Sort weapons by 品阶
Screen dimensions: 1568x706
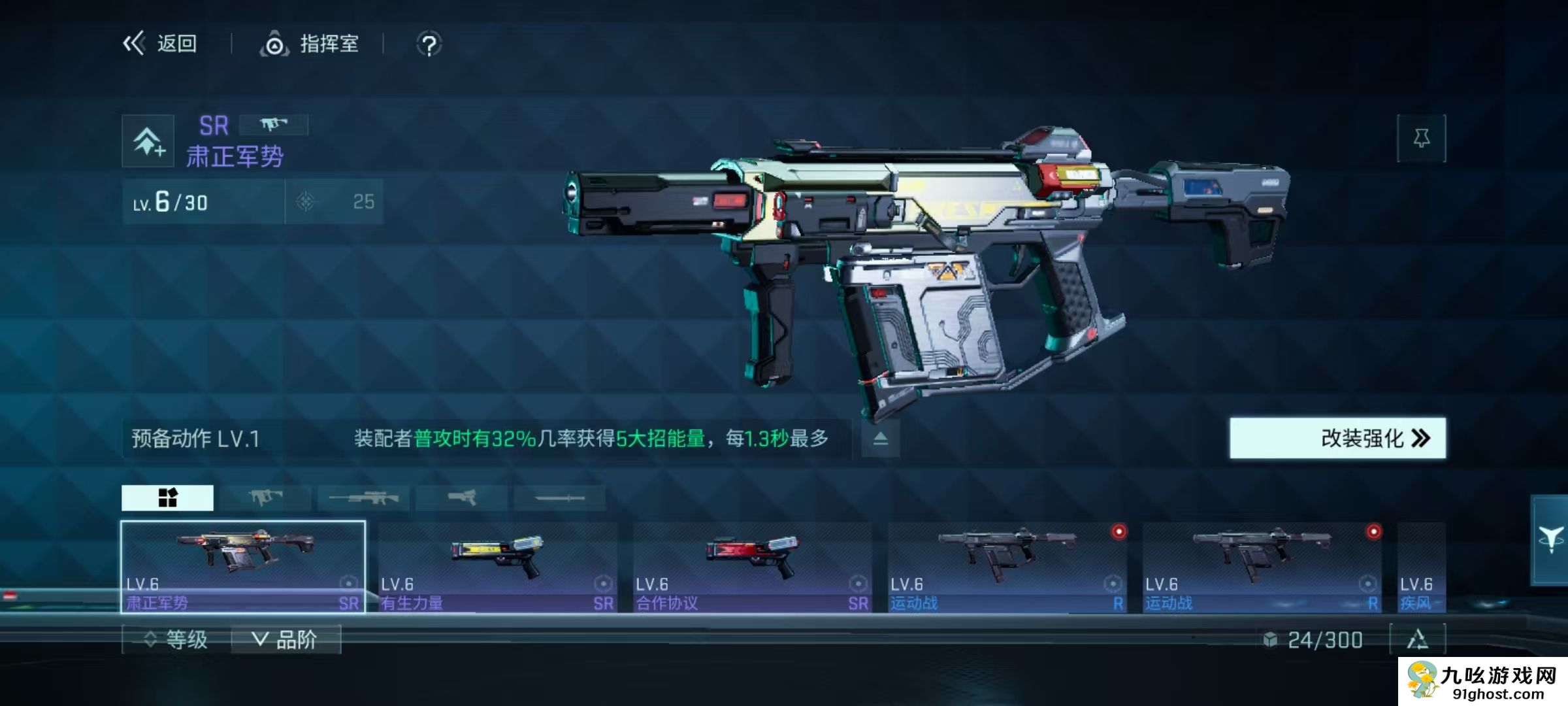click(285, 639)
